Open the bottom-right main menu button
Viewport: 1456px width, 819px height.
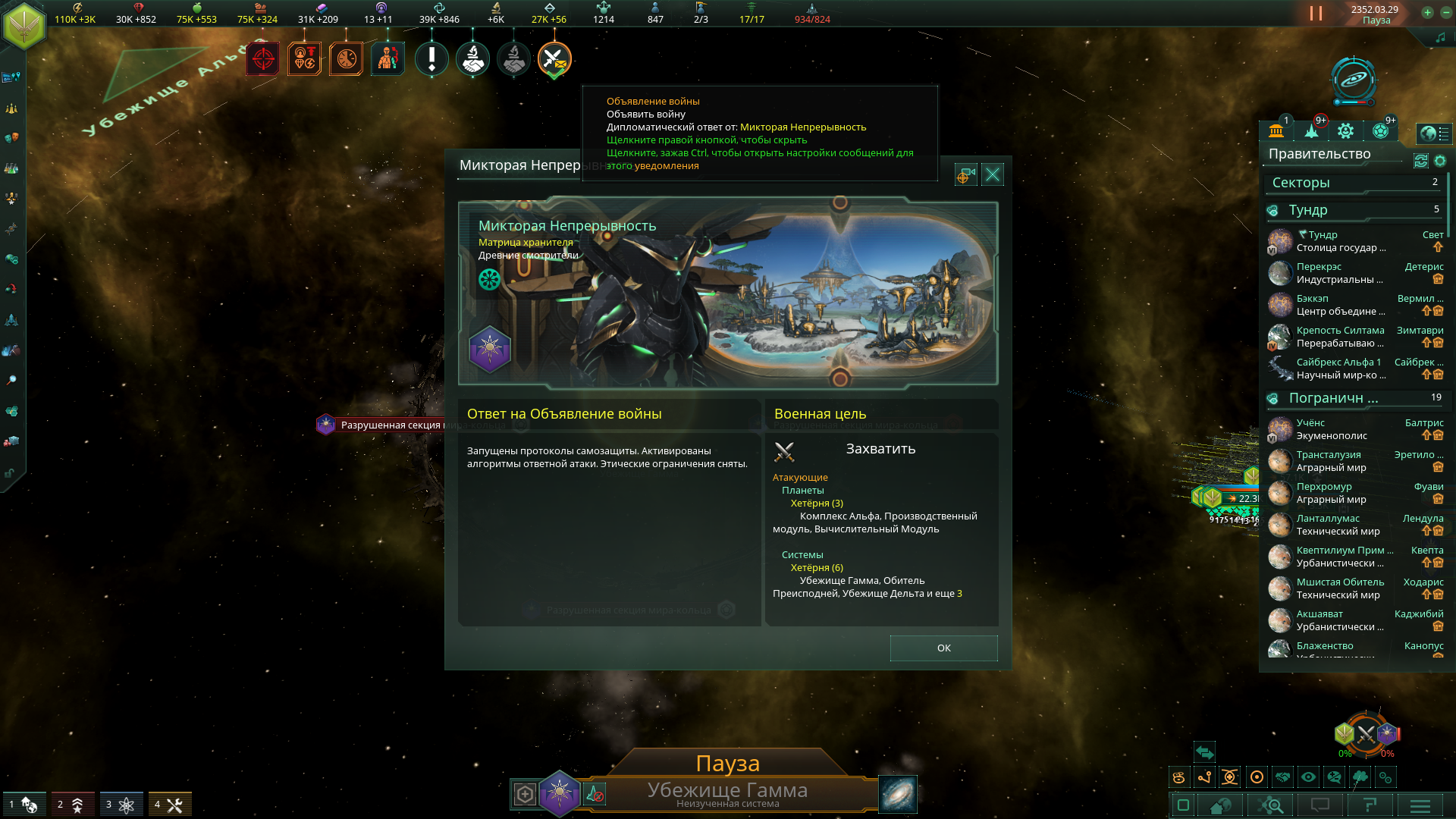(1420, 805)
